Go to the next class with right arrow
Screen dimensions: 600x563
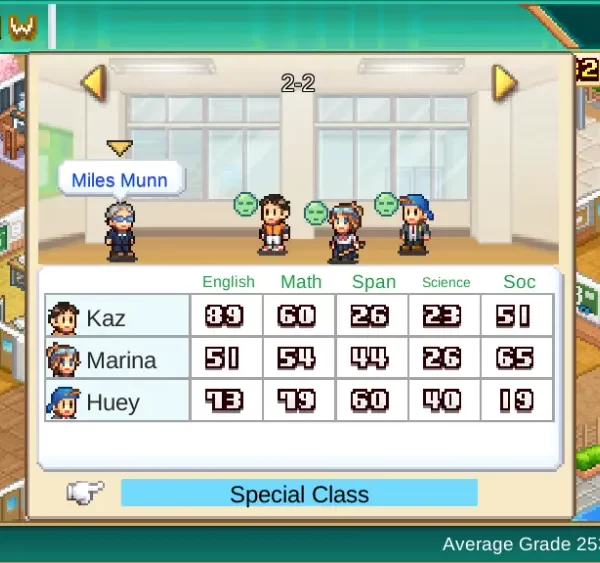pos(505,82)
